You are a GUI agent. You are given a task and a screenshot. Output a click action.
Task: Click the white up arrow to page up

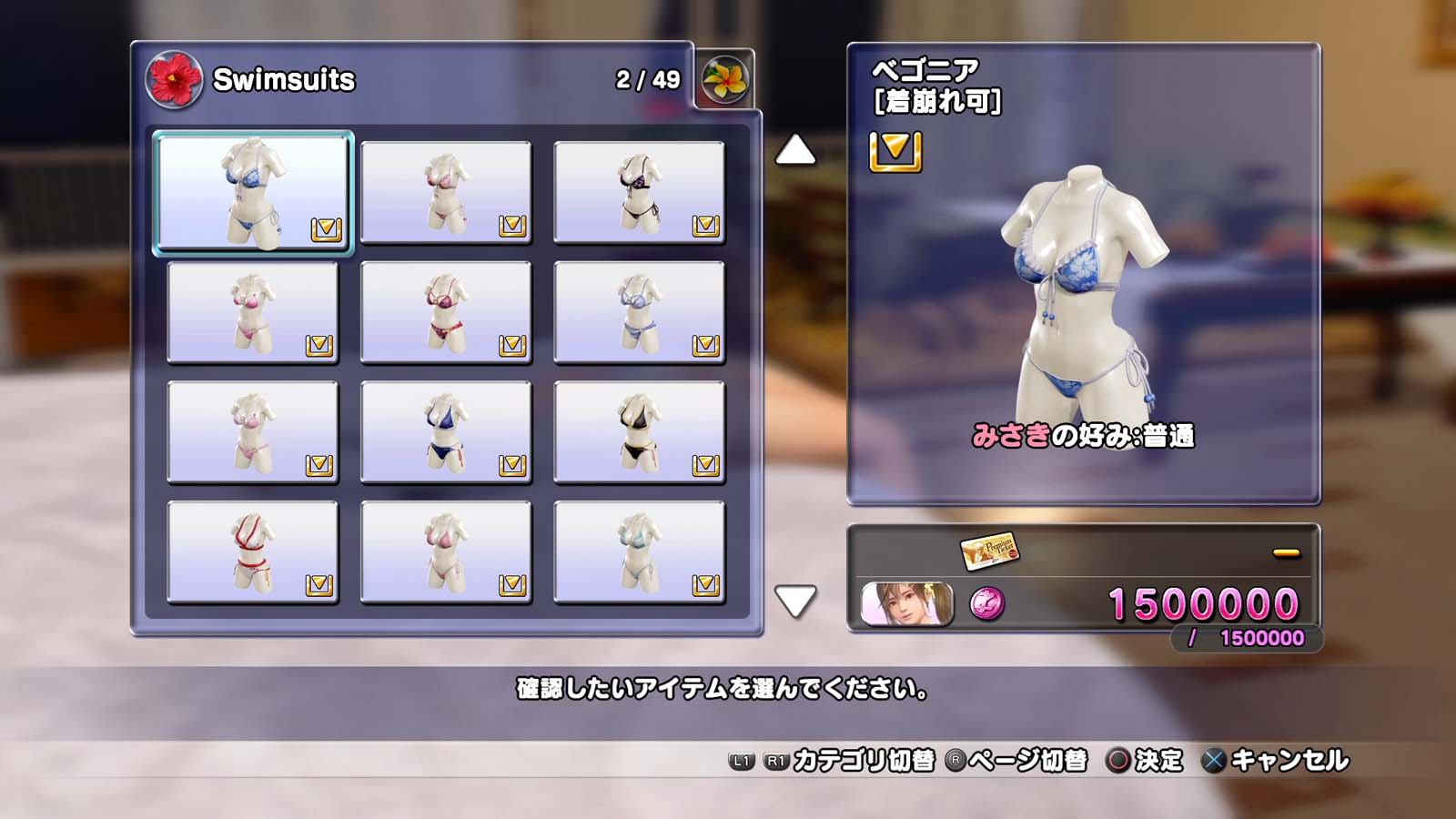point(794,150)
